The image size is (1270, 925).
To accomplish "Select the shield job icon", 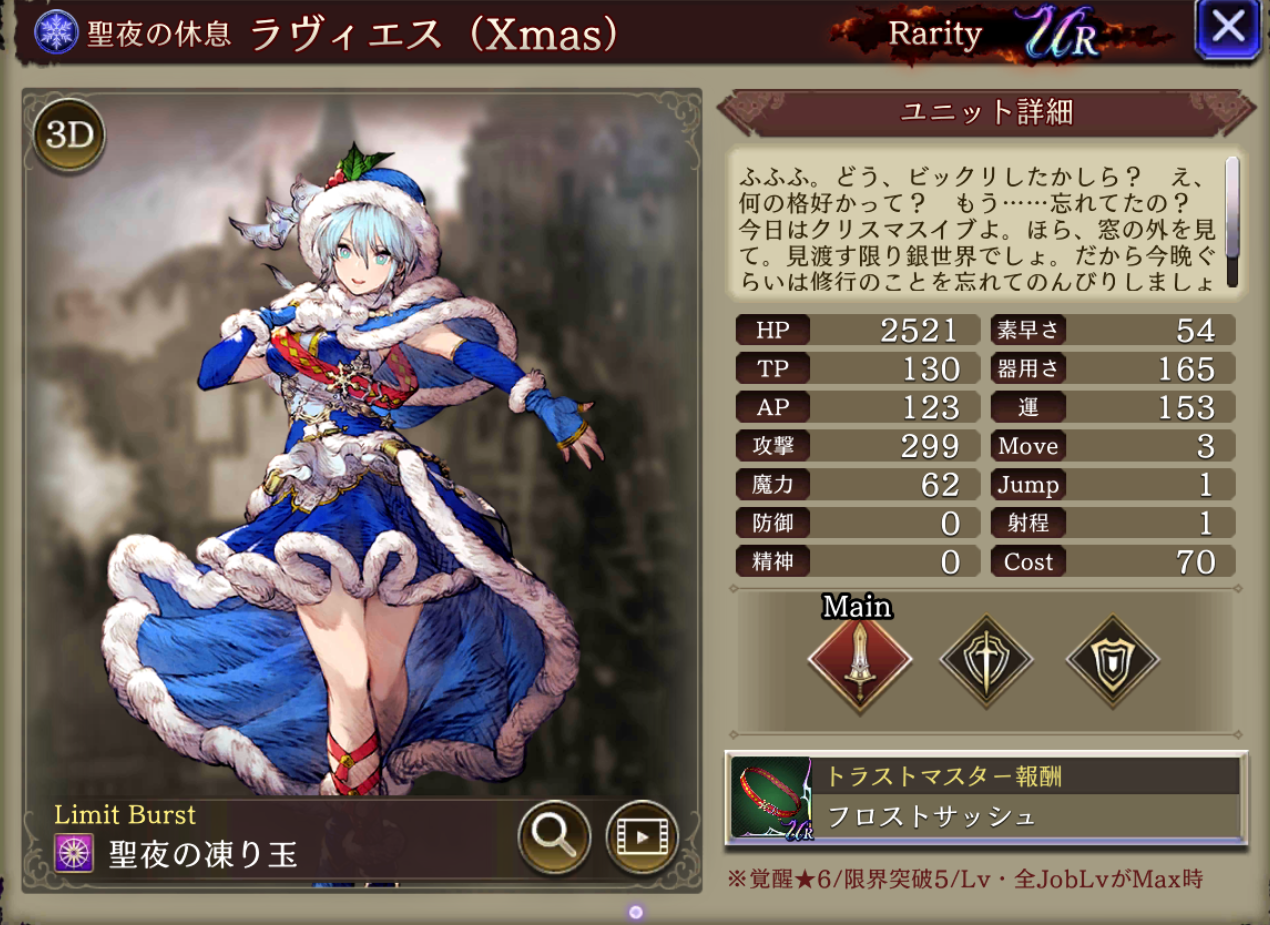I will [1112, 660].
